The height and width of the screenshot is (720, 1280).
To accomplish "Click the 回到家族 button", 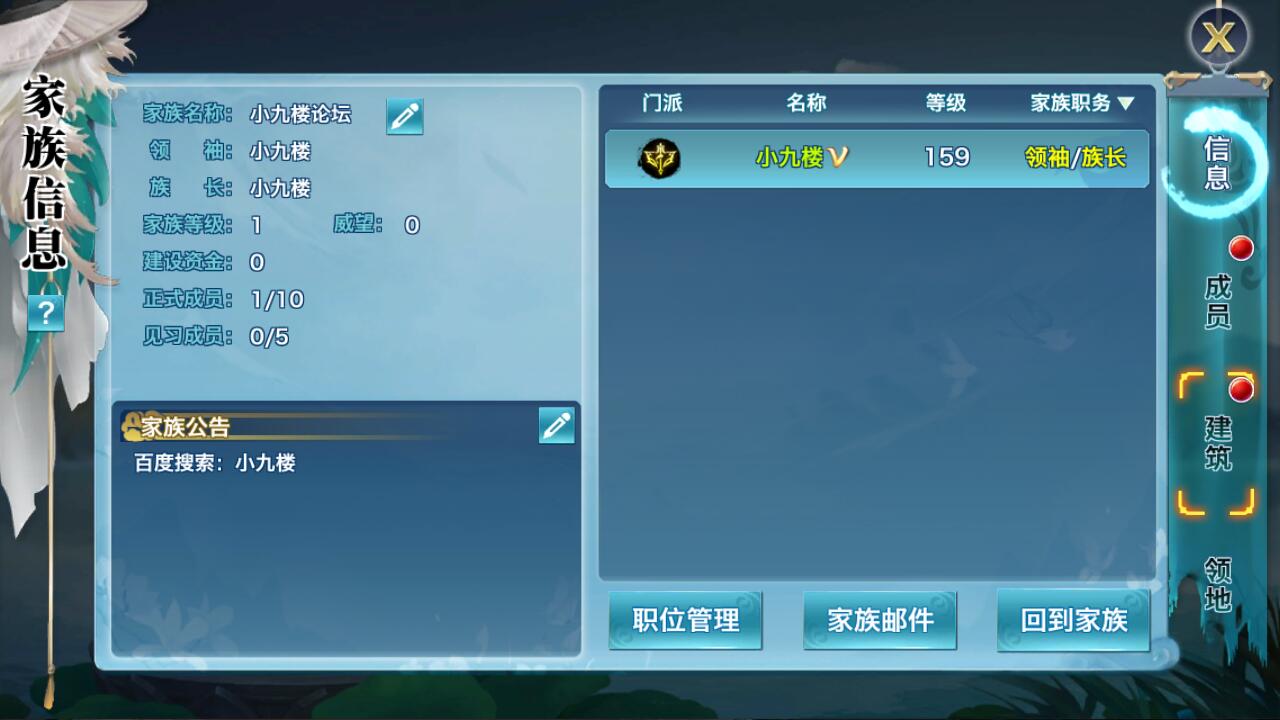I will point(1073,619).
